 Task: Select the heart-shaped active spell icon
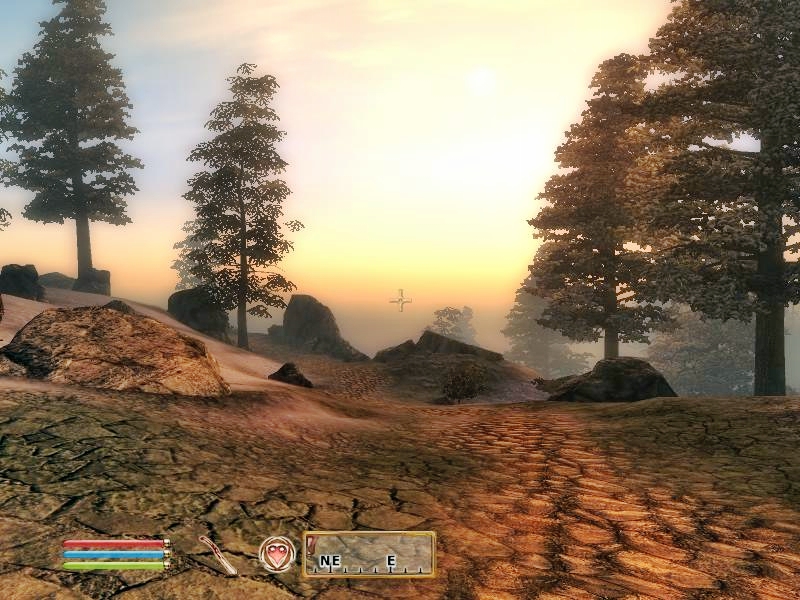(x=277, y=553)
